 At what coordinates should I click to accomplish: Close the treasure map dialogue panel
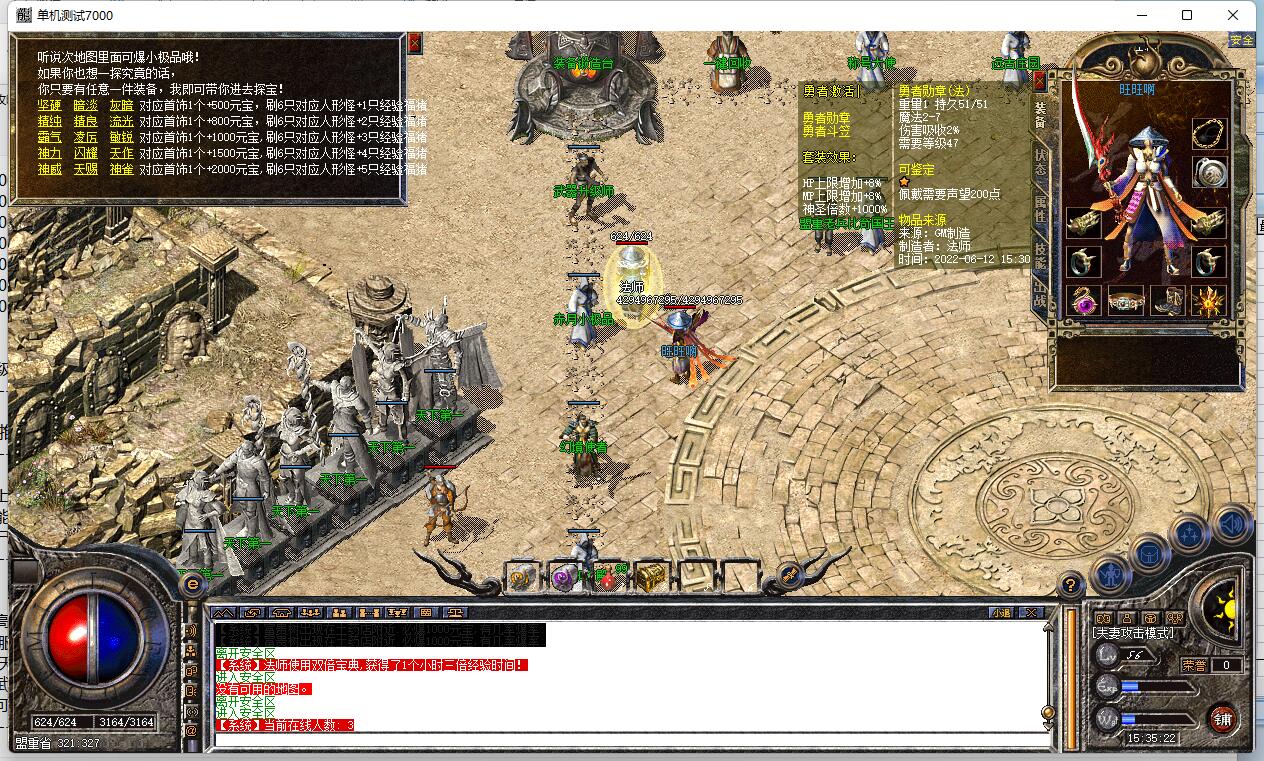415,43
